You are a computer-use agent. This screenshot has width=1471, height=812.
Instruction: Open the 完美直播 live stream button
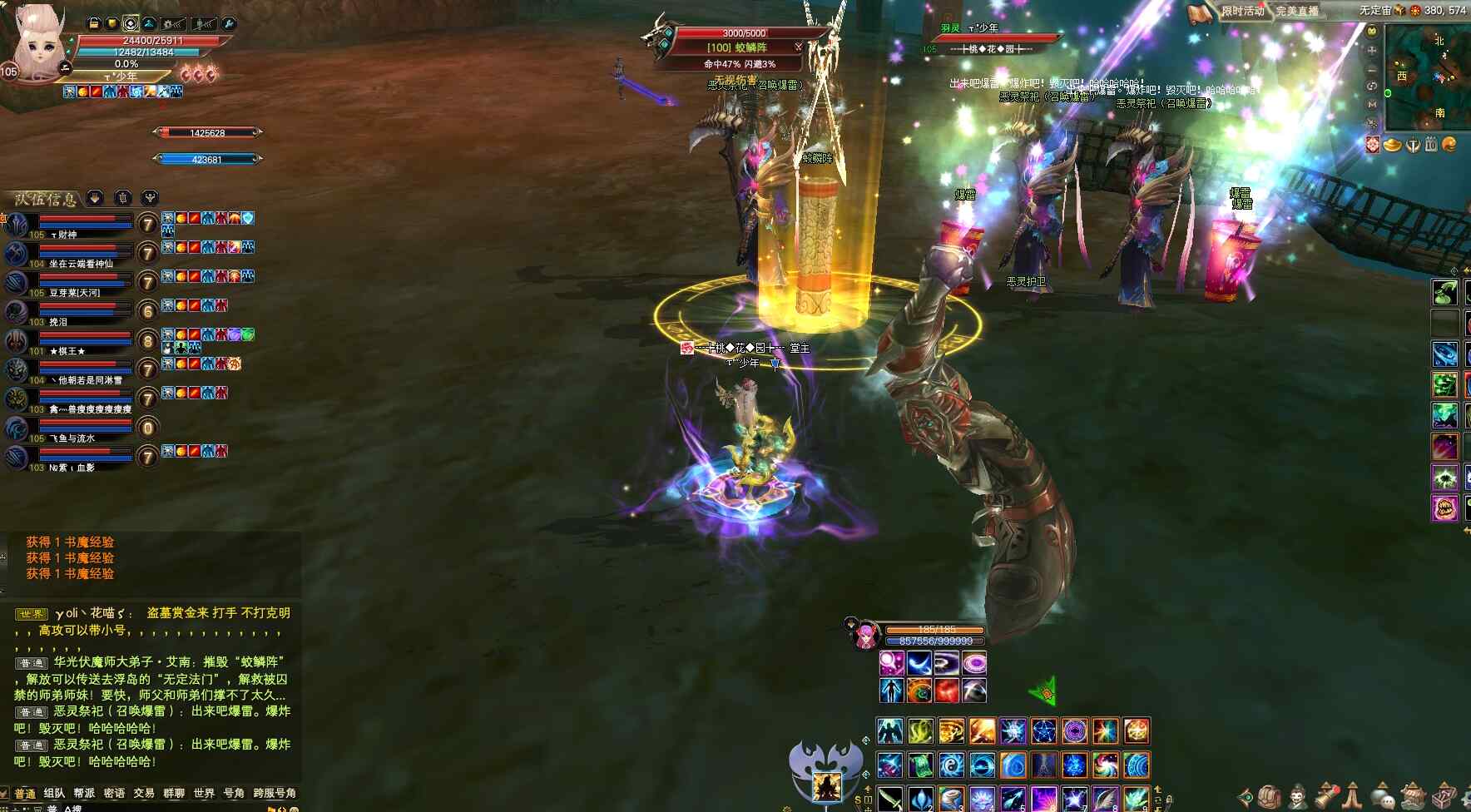point(1297,11)
